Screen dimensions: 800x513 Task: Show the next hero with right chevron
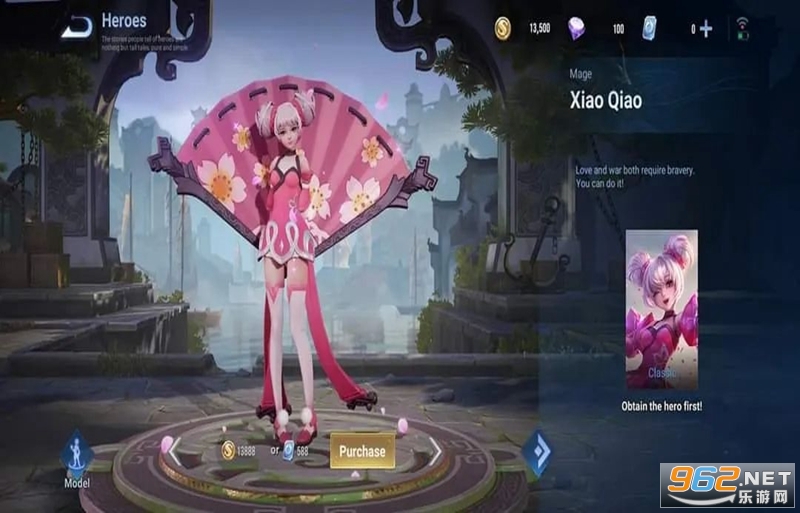coord(437,452)
